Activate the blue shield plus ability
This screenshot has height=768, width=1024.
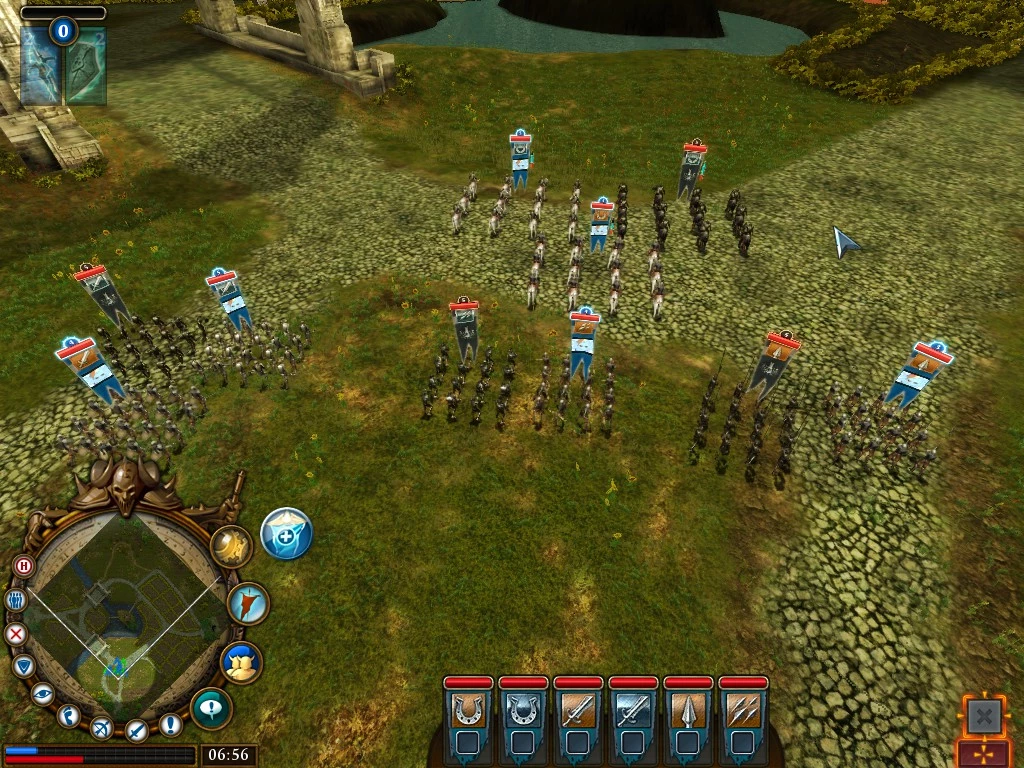(x=287, y=533)
